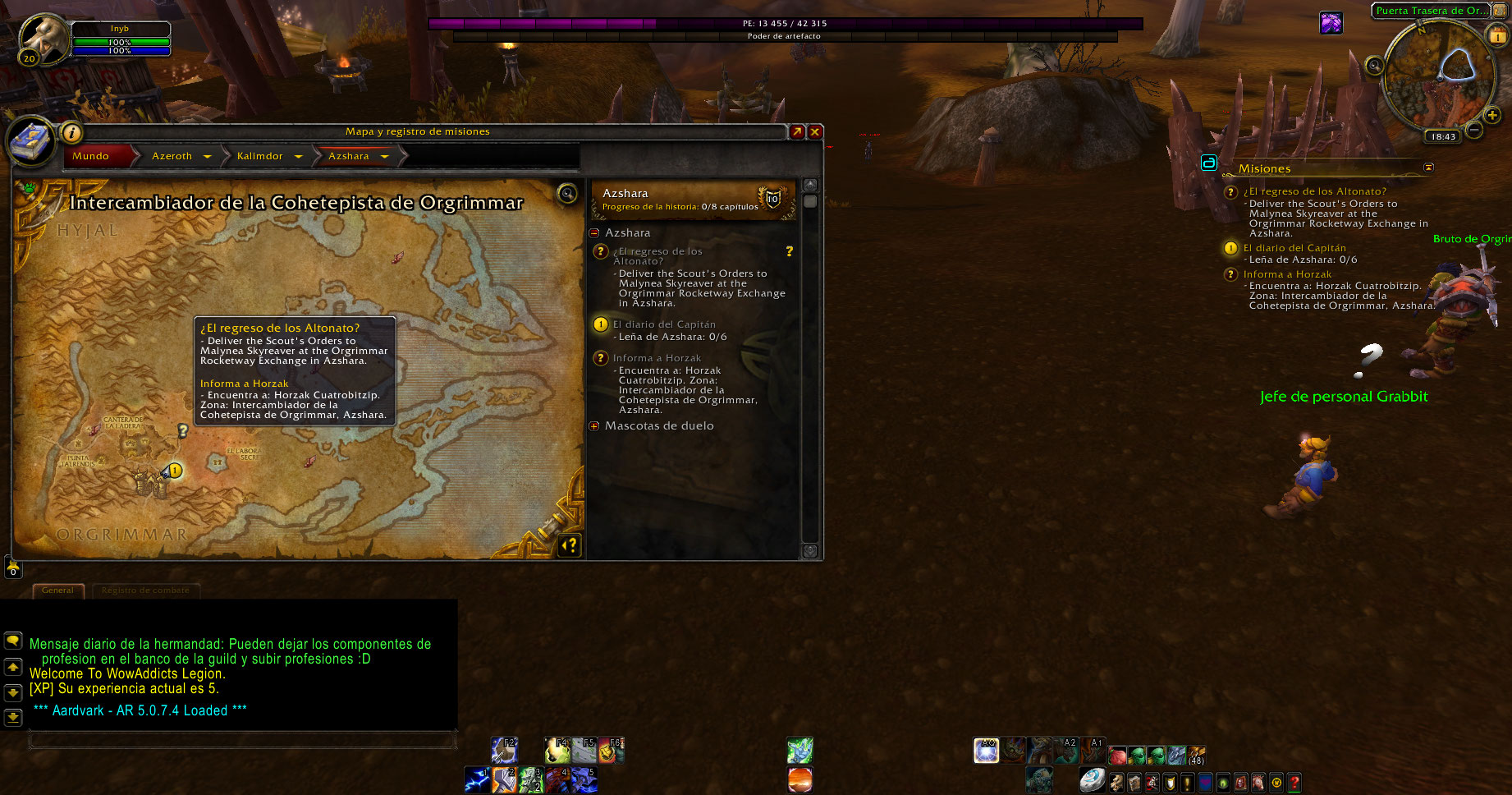Screen dimensions: 1512x795
Task: Click the map's magnifying glass button
Action: [x=567, y=194]
